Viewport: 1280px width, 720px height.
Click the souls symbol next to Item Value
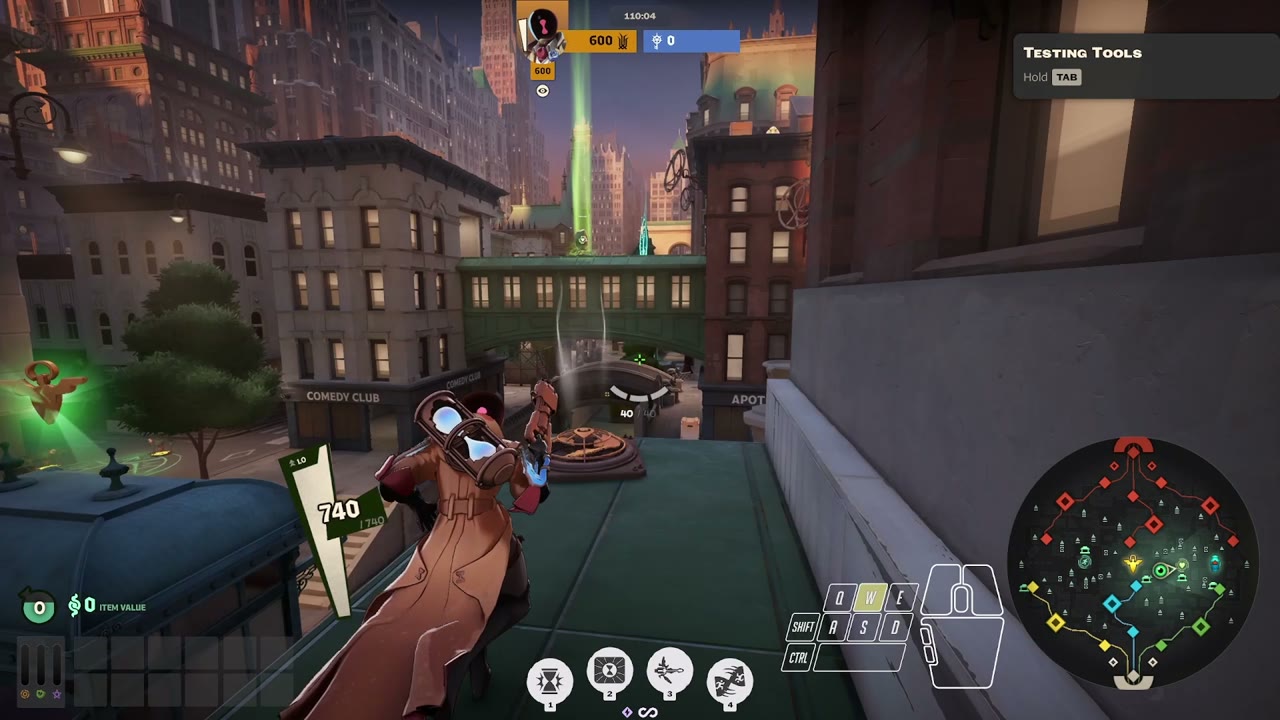[76, 603]
